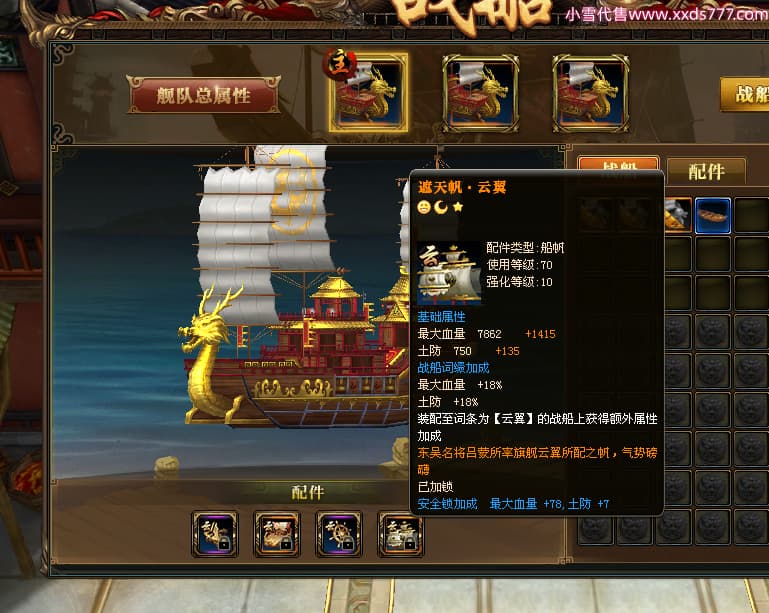The width and height of the screenshot is (769, 613).
Task: Switch to the 战船 tab above the grid
Action: [618, 166]
